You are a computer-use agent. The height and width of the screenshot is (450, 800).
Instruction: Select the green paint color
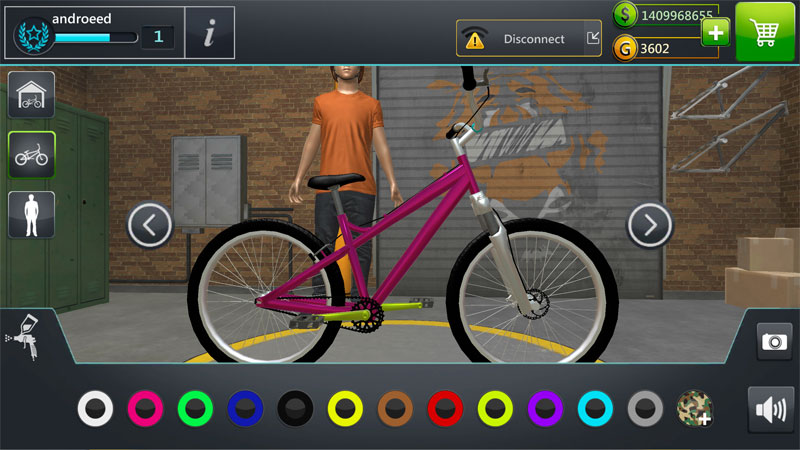click(x=196, y=408)
